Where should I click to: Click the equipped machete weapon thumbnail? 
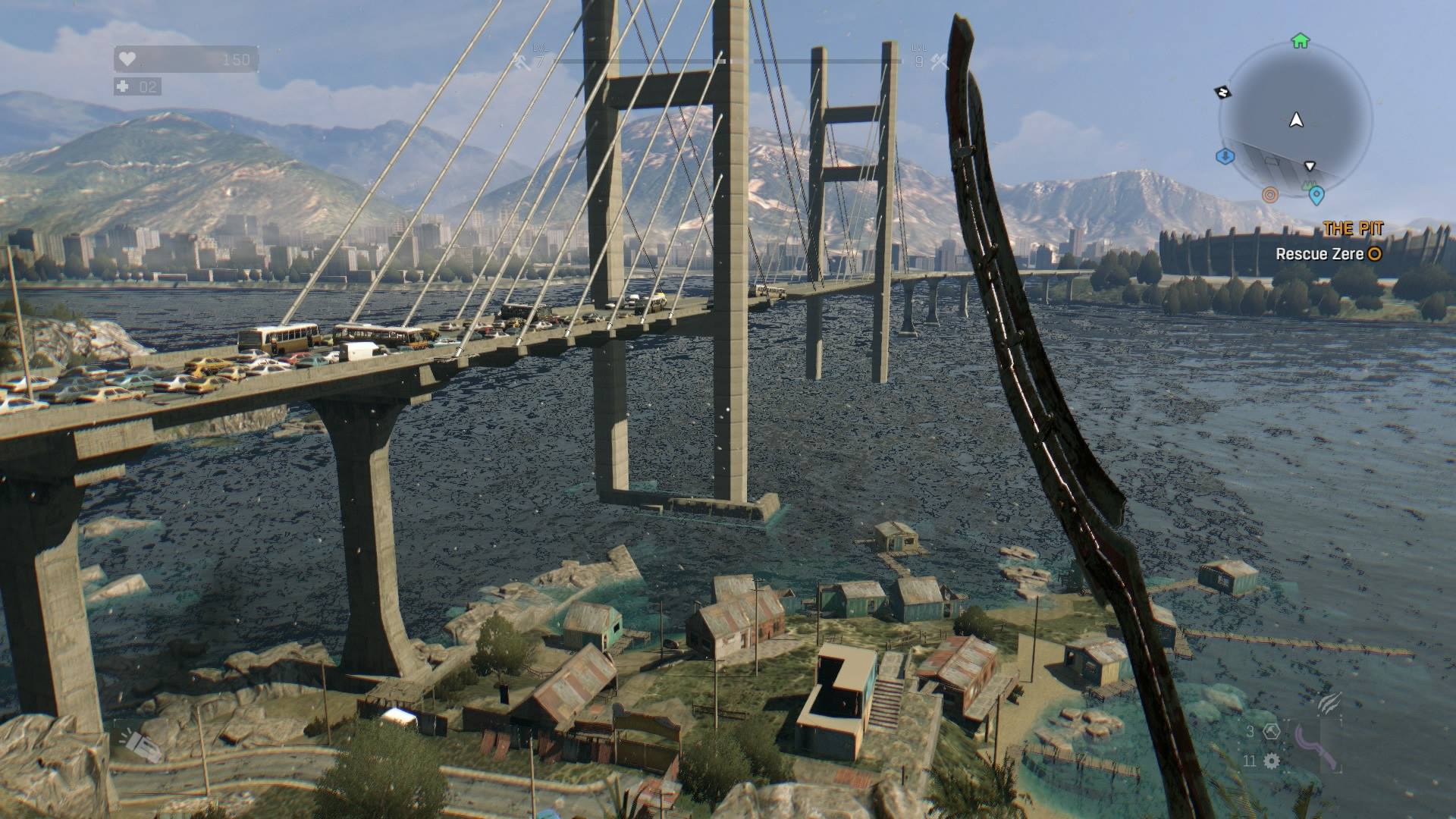tap(1316, 747)
